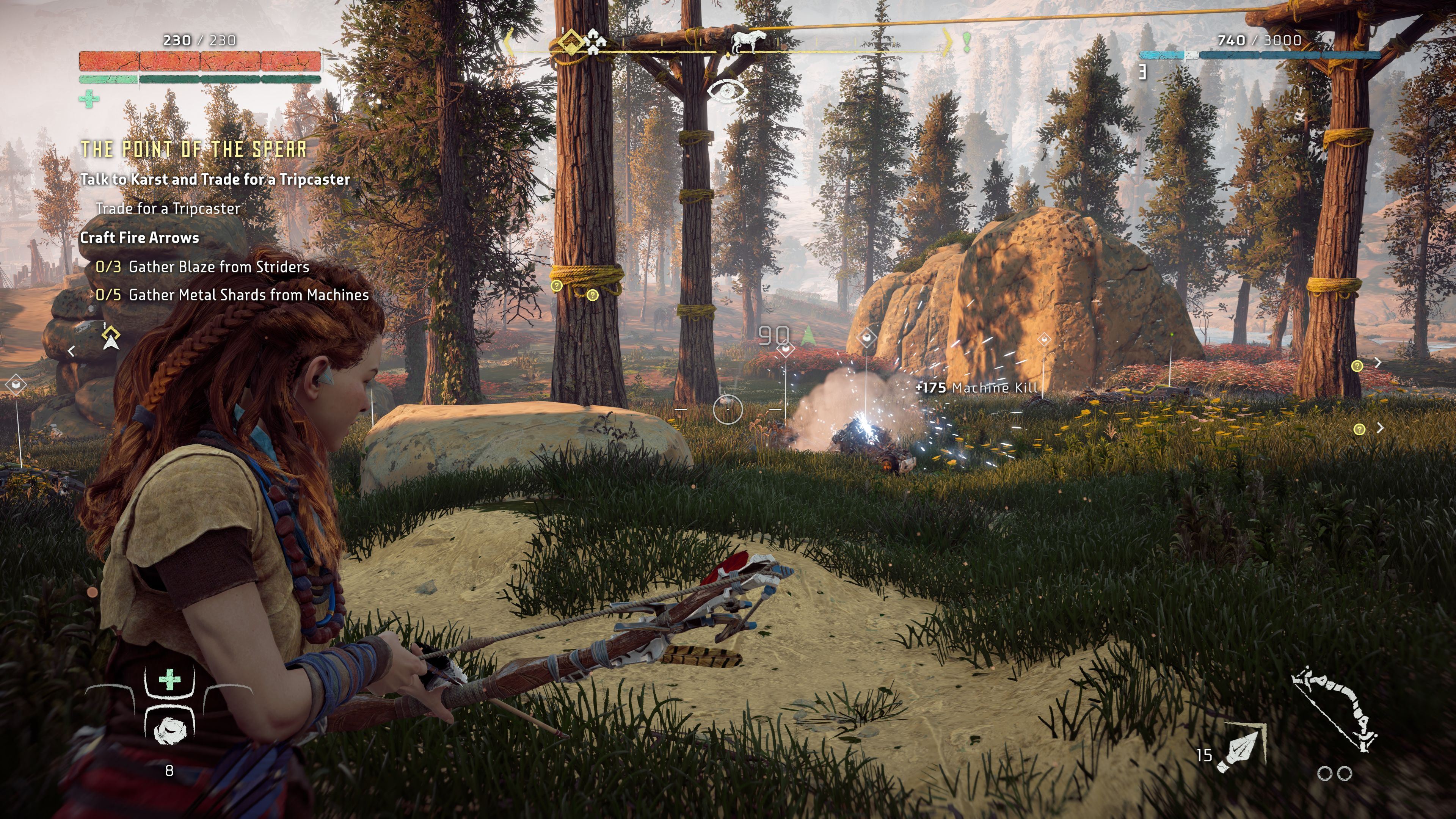Select the Craft Fire Arrows objective

tap(140, 237)
